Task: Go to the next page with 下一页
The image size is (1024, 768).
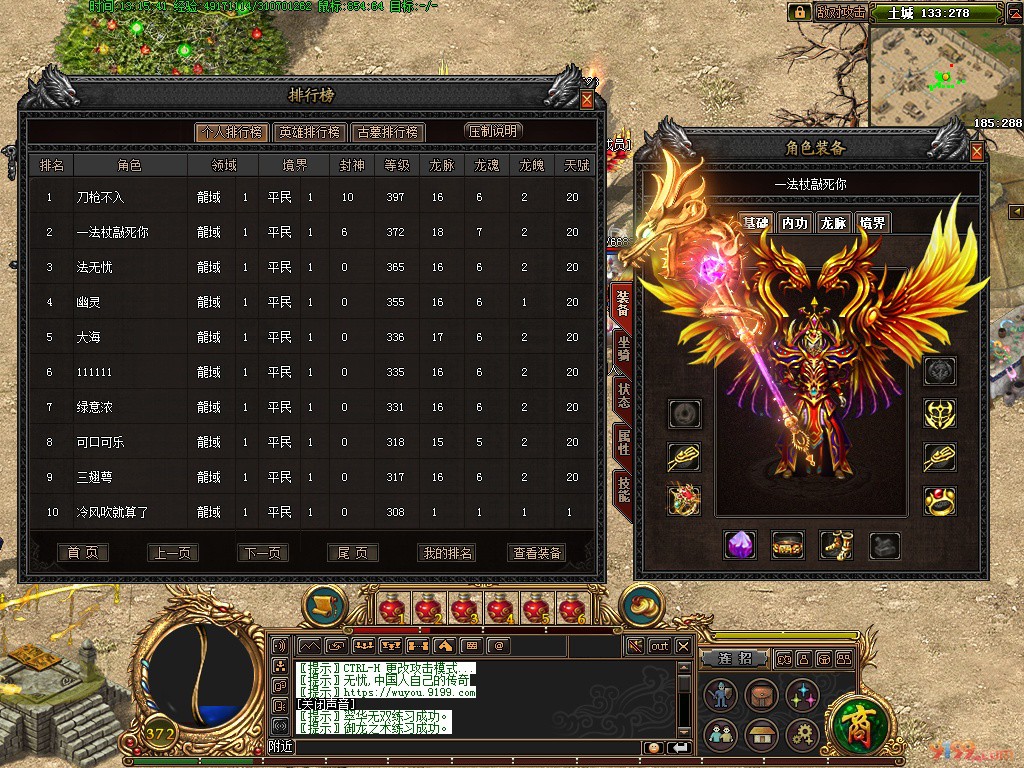Action: [263, 553]
